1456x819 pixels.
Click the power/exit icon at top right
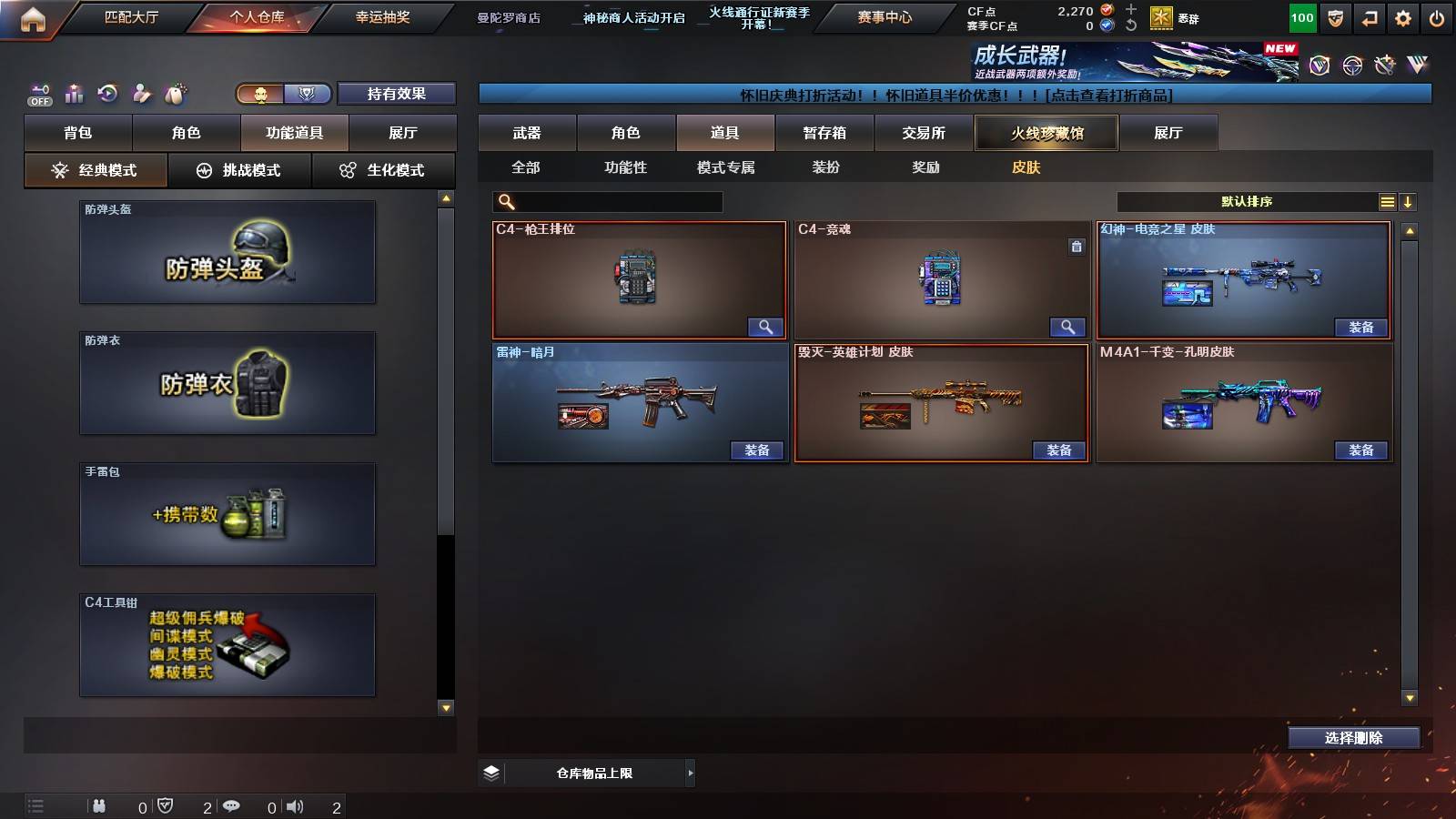point(1436,18)
